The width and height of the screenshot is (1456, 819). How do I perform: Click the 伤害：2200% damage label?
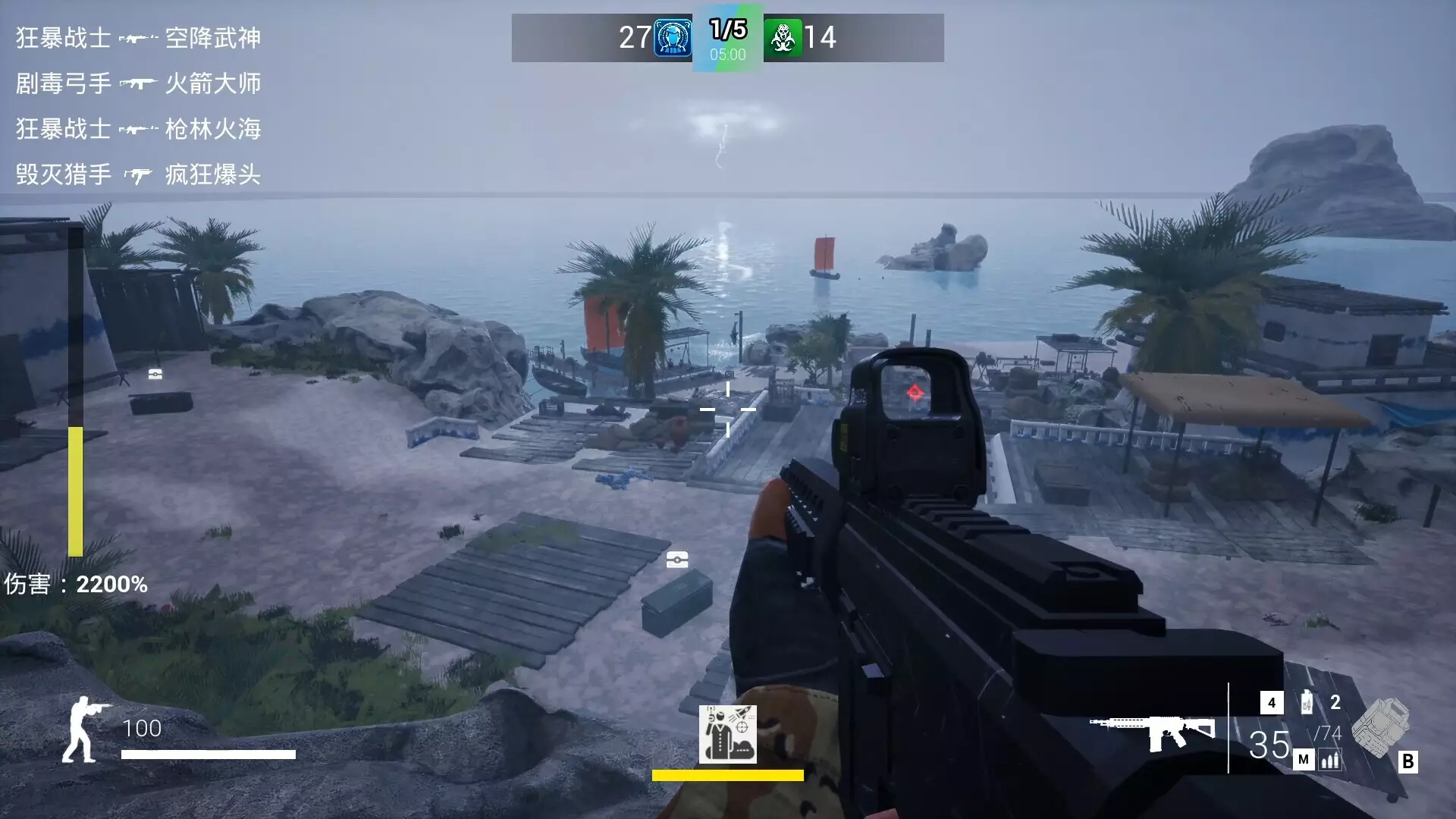pos(76,584)
